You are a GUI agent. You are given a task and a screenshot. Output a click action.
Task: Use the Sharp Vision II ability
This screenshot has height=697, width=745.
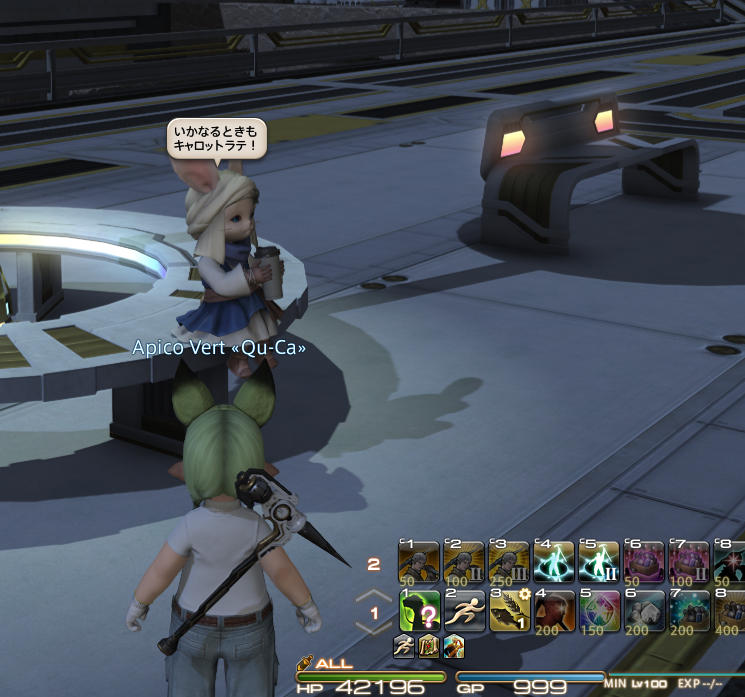(464, 563)
